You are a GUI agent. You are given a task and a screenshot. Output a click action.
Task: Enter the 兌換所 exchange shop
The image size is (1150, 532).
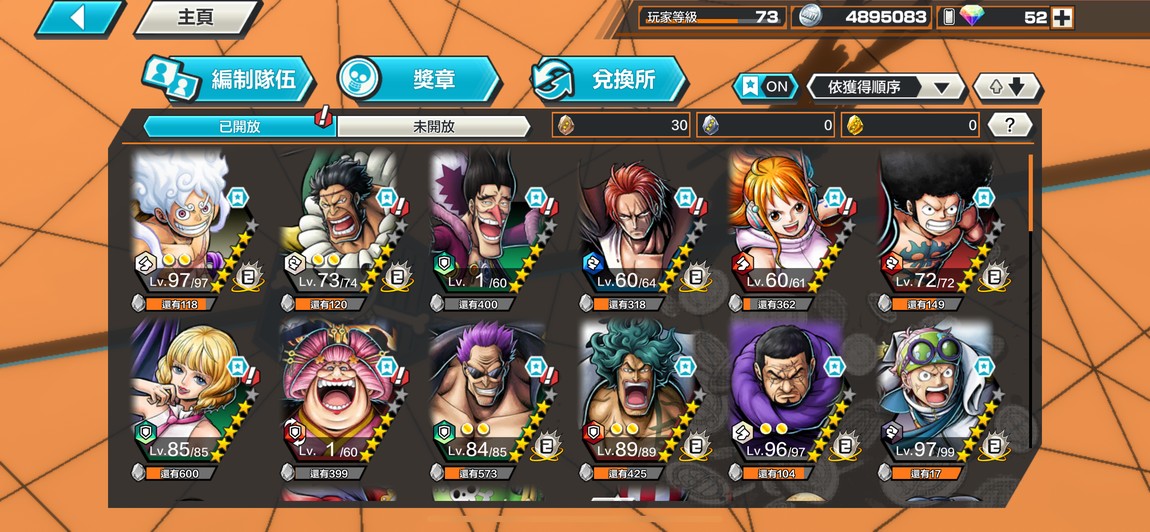(x=610, y=80)
